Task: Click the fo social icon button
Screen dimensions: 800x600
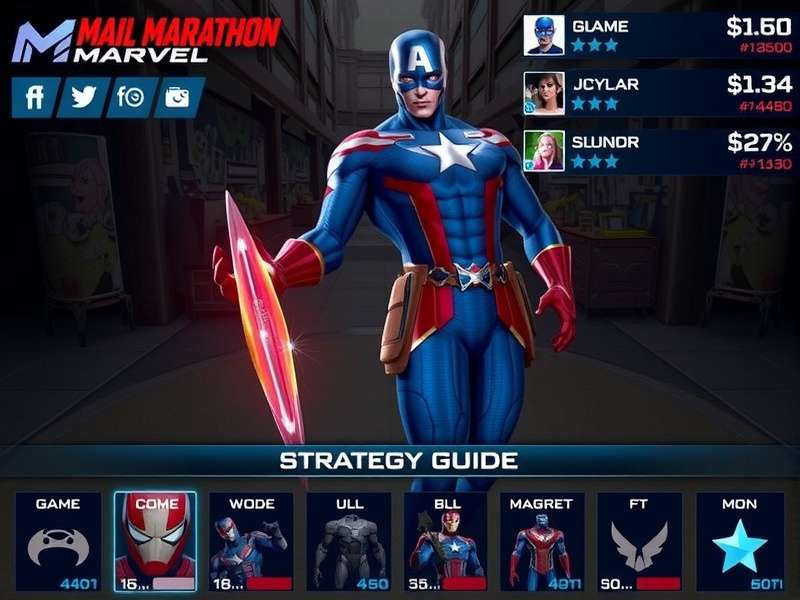Action: point(131,97)
